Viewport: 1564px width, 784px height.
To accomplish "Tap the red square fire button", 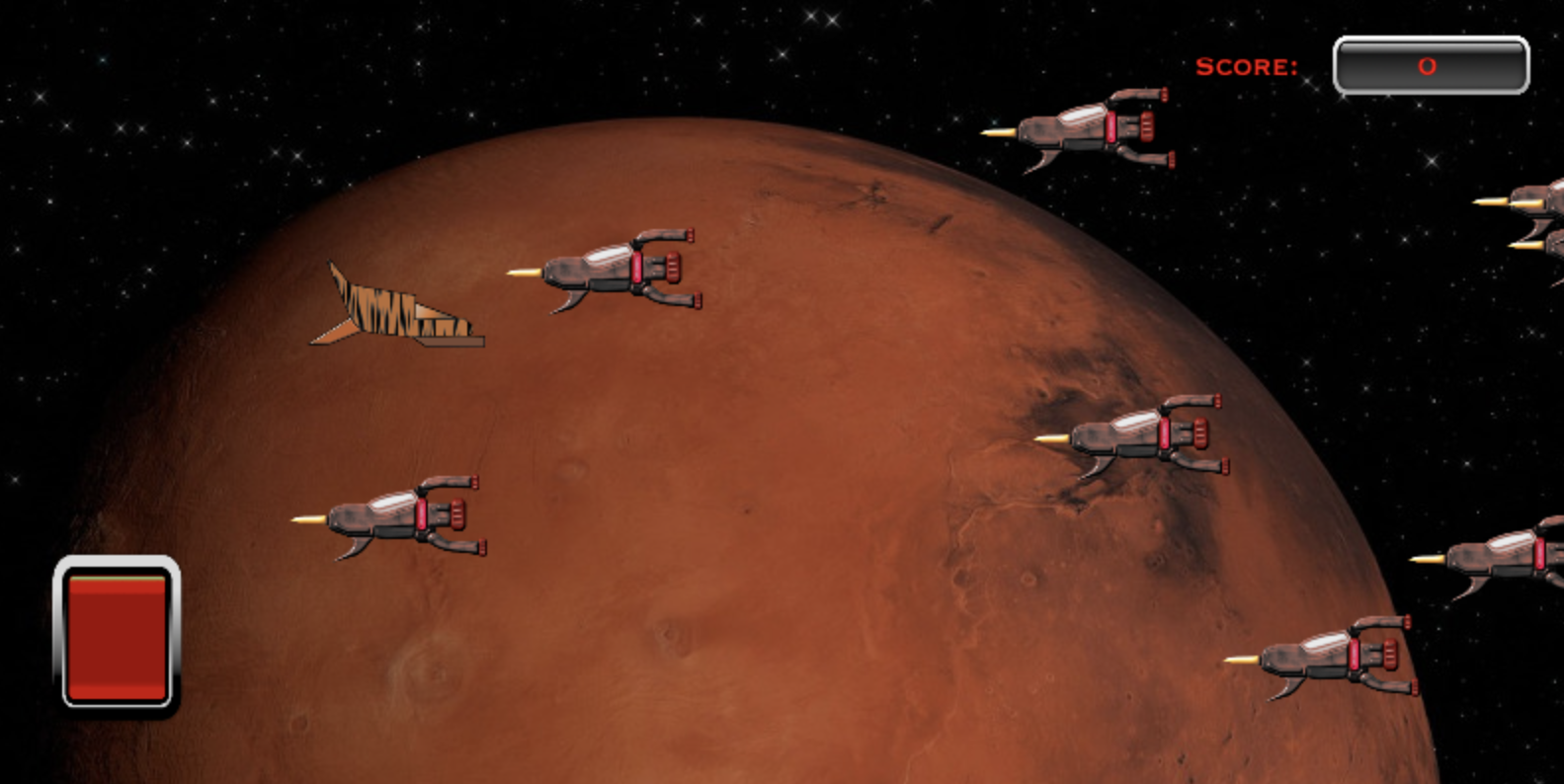I will (117, 633).
